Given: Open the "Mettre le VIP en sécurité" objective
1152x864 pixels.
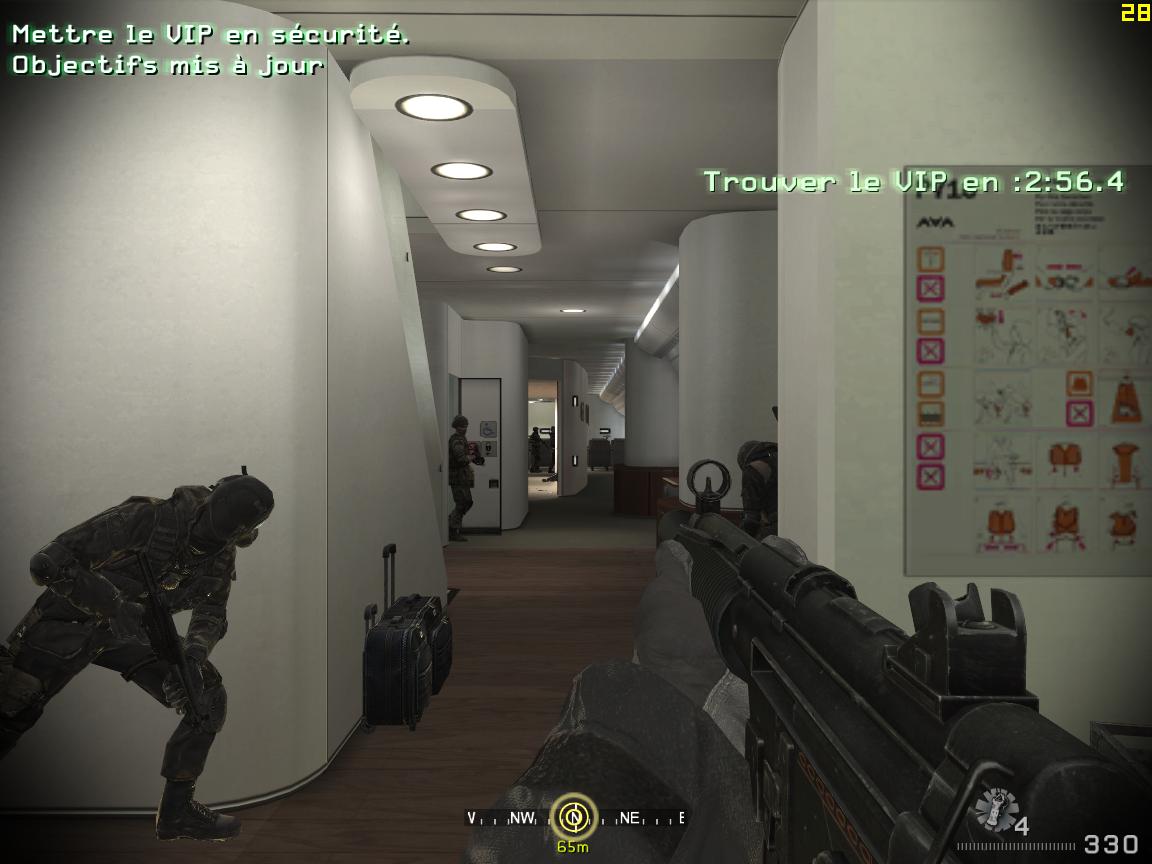Looking at the screenshot, I should pyautogui.click(x=211, y=34).
